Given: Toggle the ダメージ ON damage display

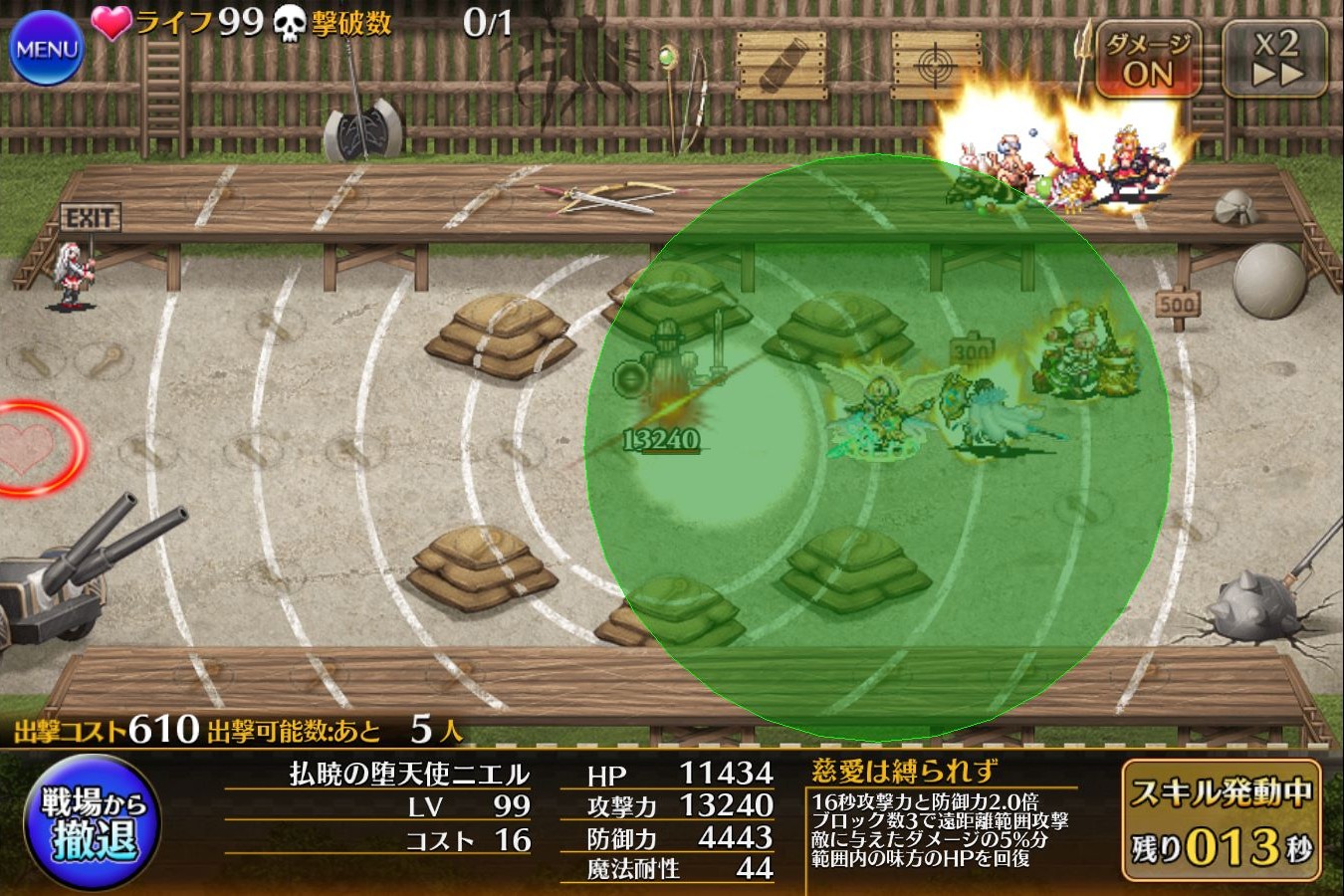Looking at the screenshot, I should coord(1148,60).
